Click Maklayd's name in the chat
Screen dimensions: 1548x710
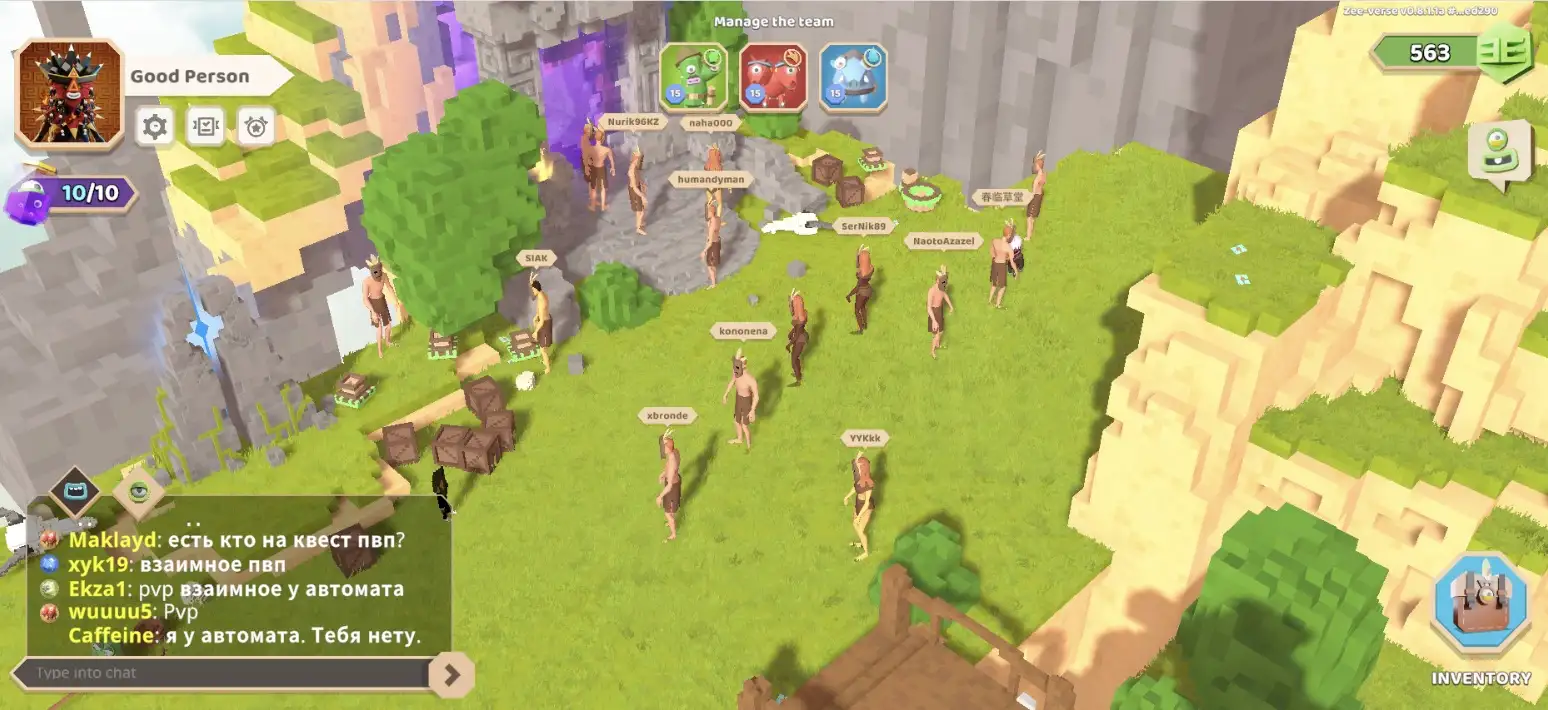[113, 540]
